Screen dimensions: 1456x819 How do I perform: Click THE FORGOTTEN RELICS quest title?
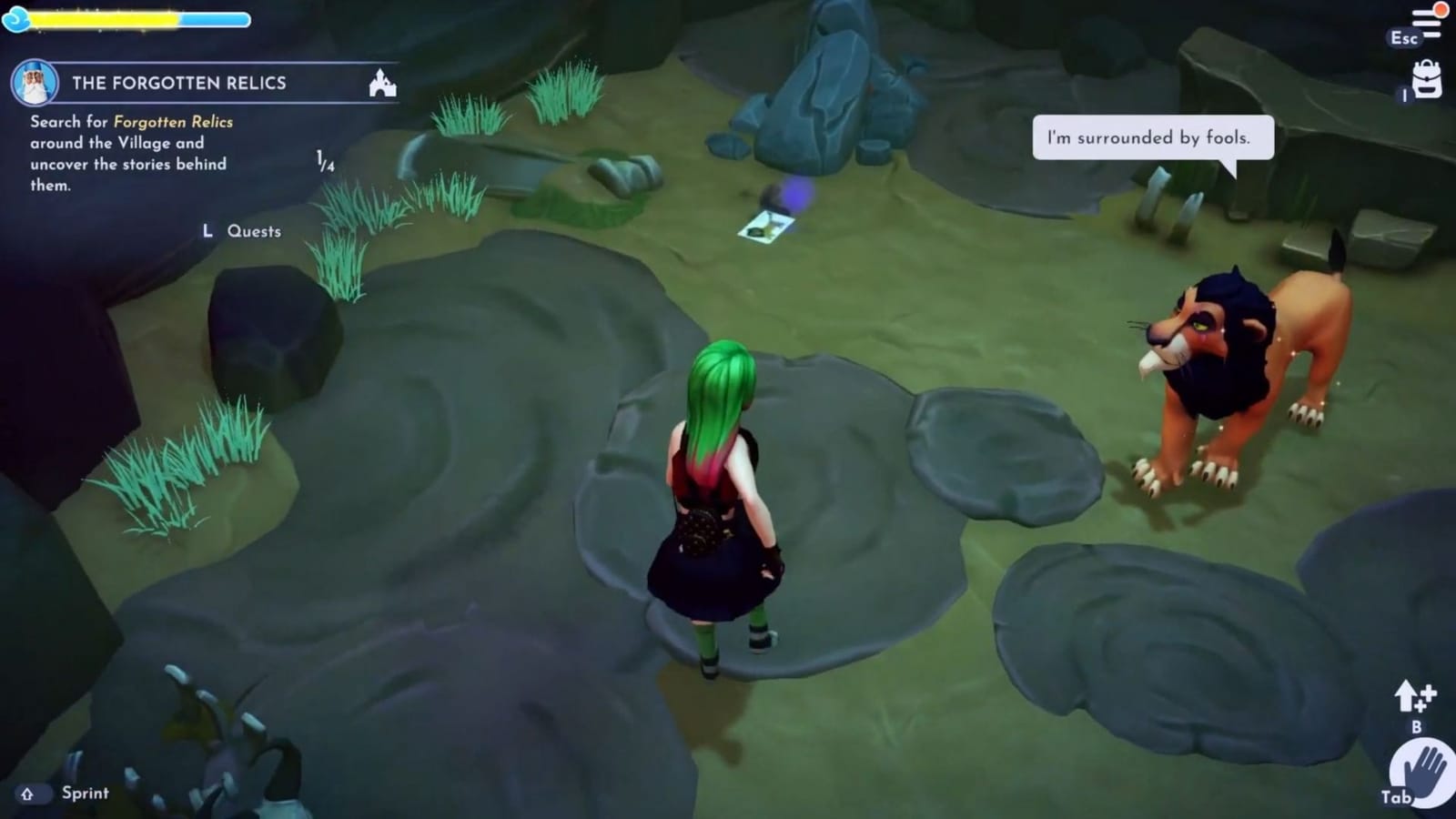tap(179, 83)
